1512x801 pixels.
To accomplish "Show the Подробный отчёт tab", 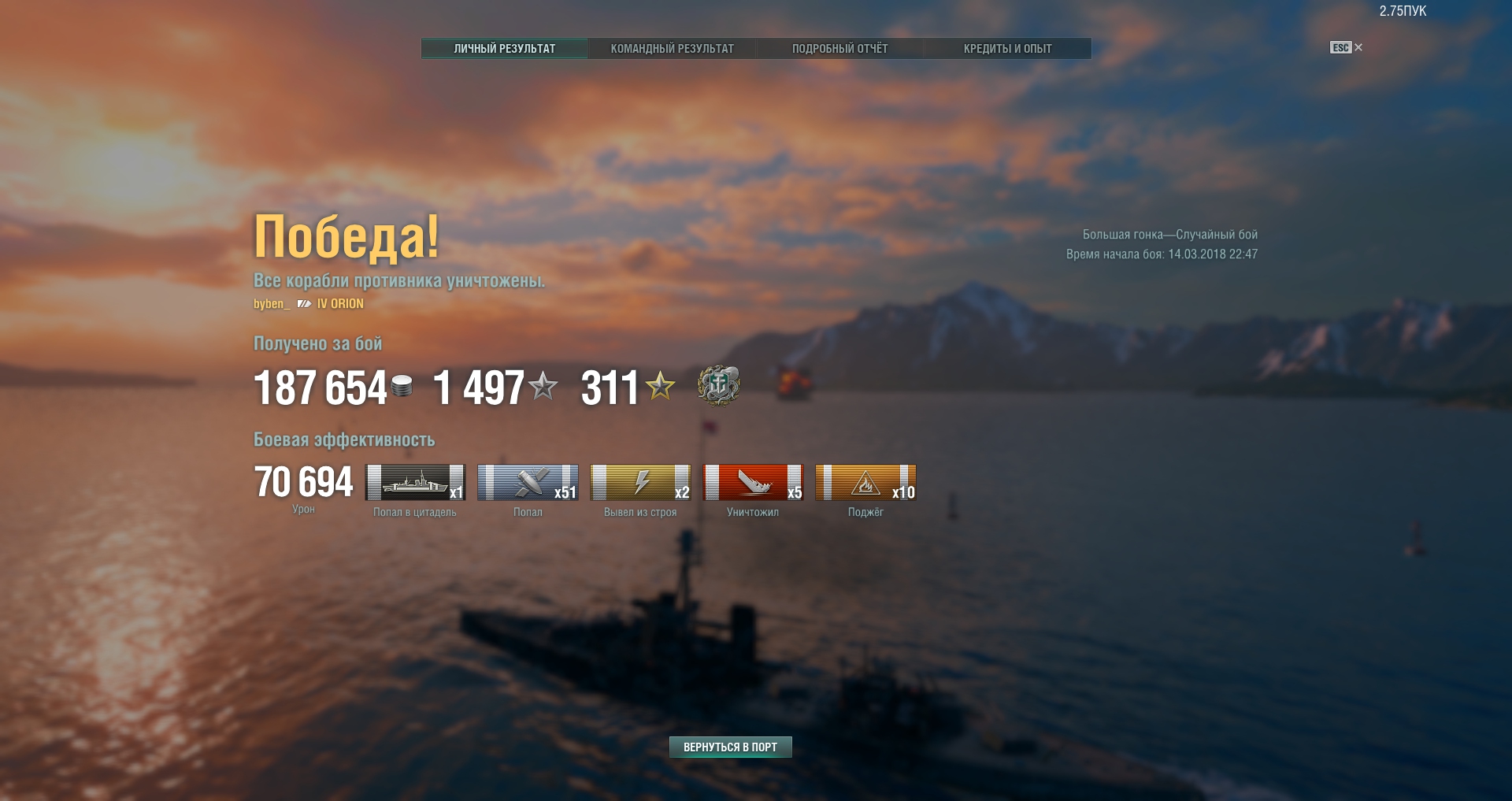I will coord(839,49).
